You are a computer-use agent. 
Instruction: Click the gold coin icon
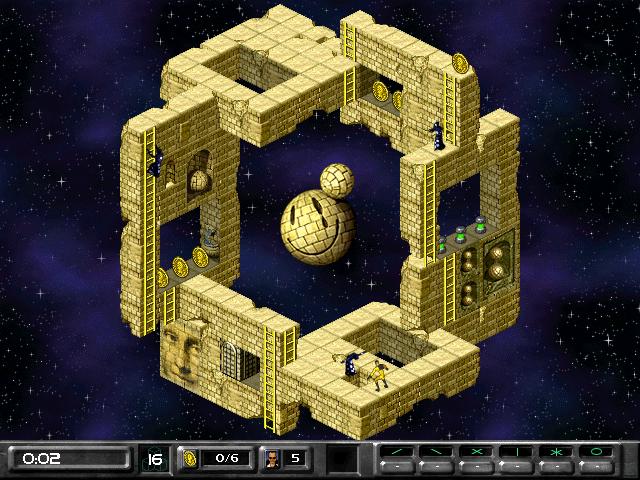click(x=188, y=458)
